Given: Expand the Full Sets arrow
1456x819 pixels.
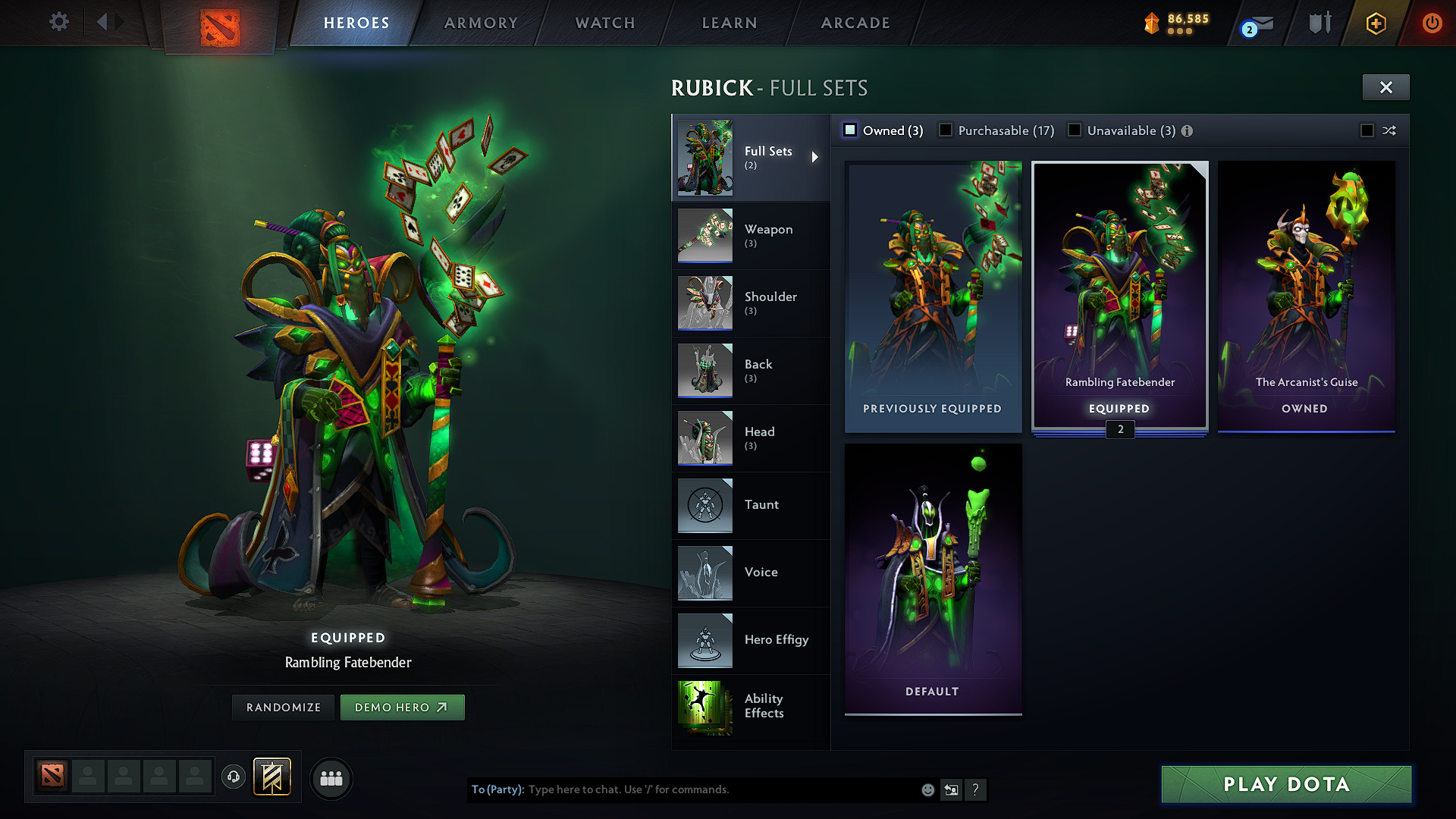Looking at the screenshot, I should [817, 158].
